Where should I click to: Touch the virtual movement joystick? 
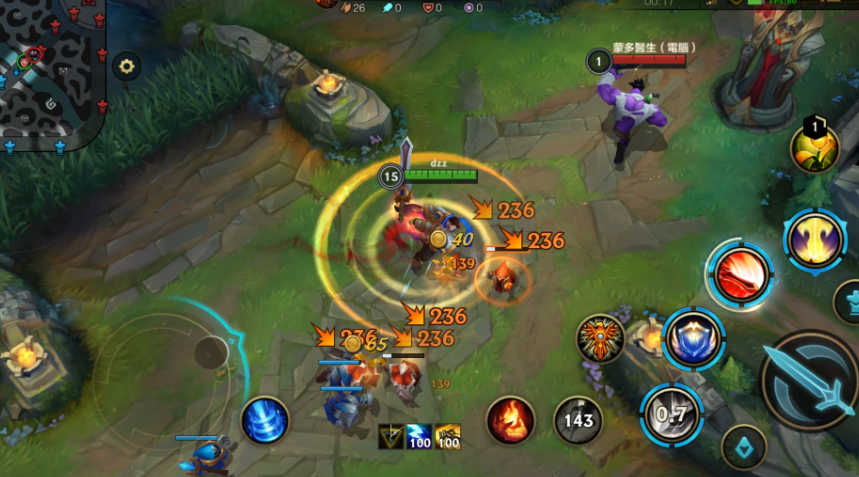(x=212, y=352)
